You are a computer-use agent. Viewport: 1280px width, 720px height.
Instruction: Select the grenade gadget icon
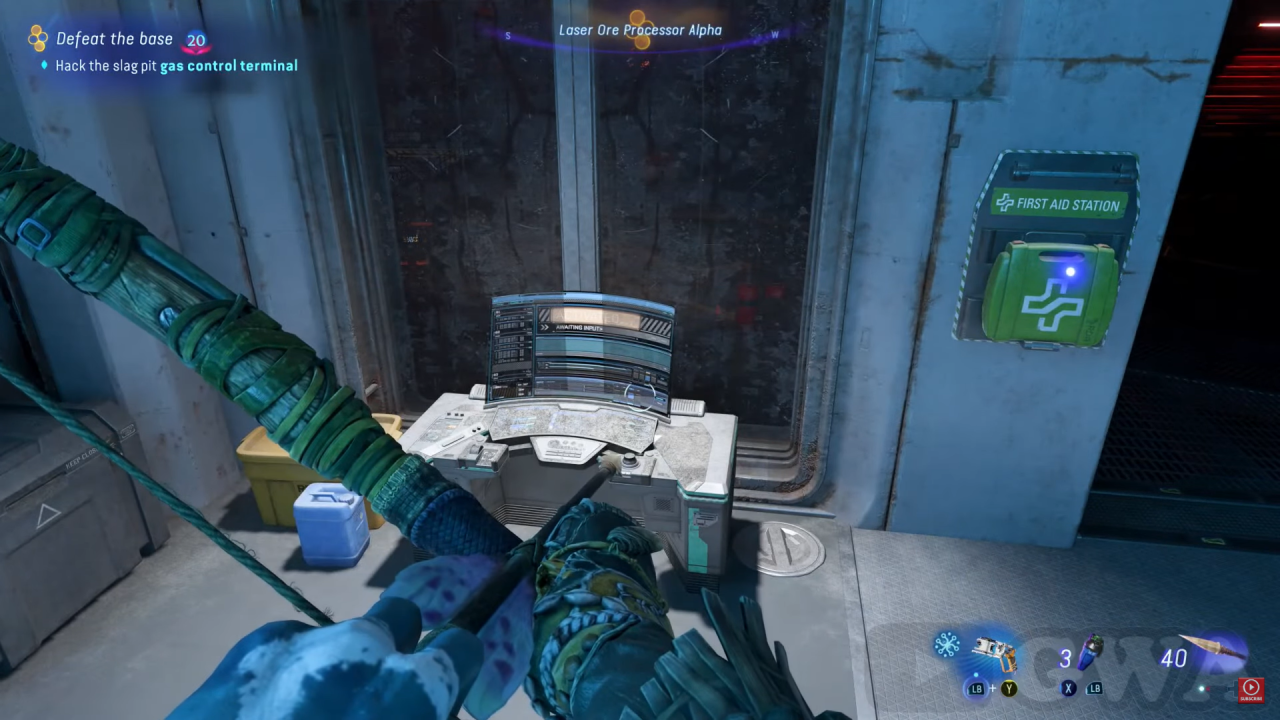(1090, 650)
